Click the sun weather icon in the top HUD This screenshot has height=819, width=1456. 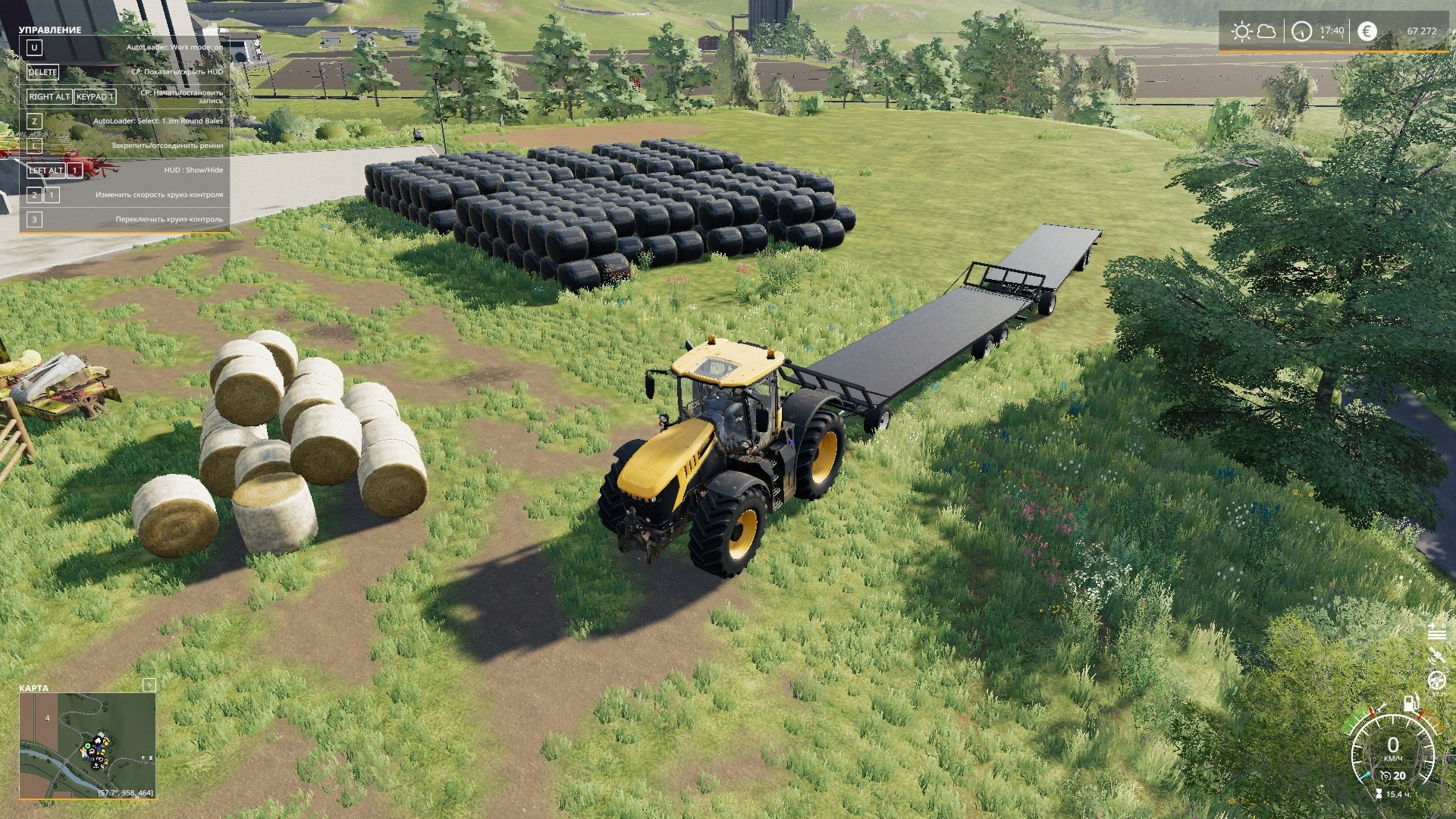(x=1242, y=30)
